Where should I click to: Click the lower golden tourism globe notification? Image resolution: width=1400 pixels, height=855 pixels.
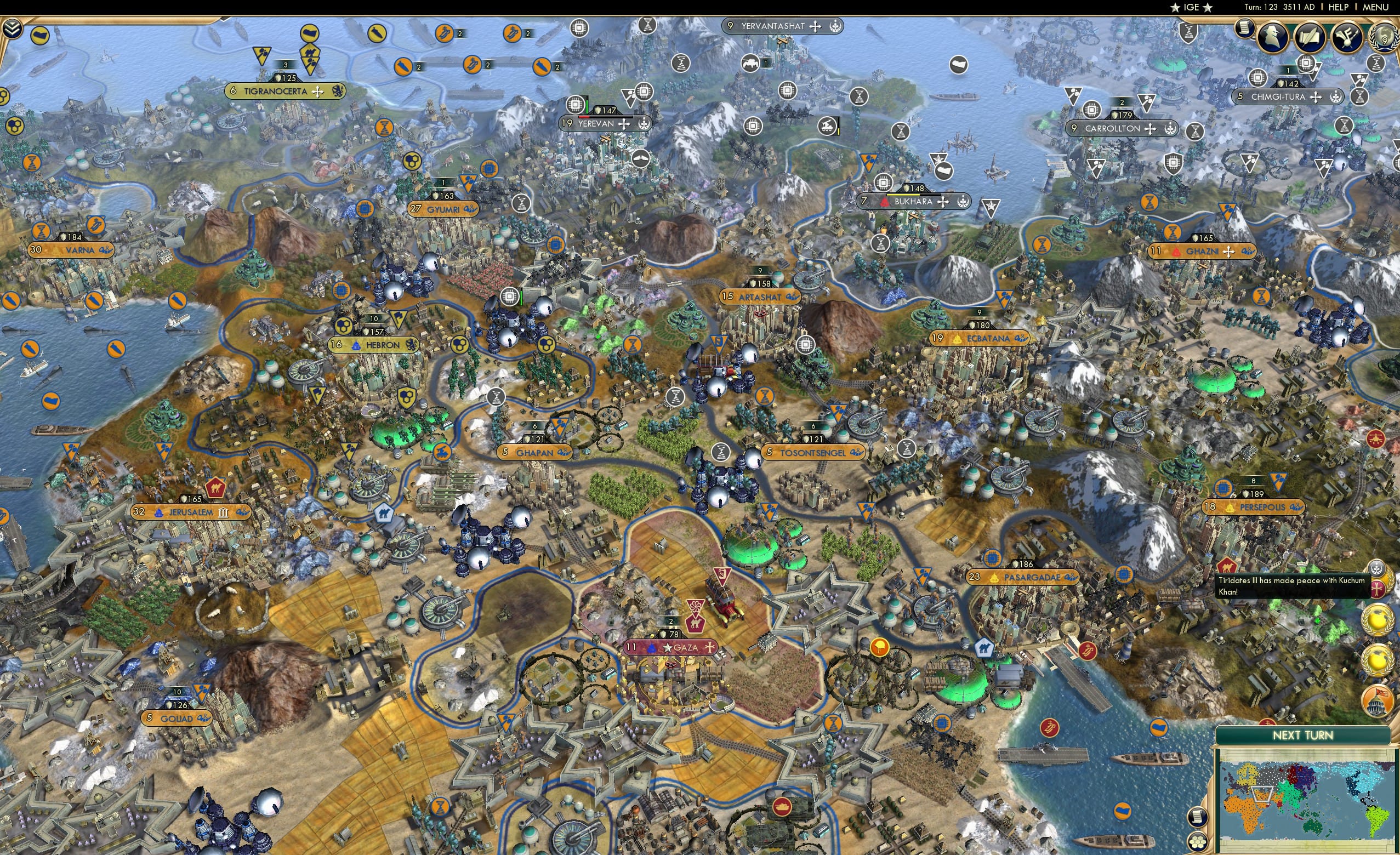tap(1378, 660)
